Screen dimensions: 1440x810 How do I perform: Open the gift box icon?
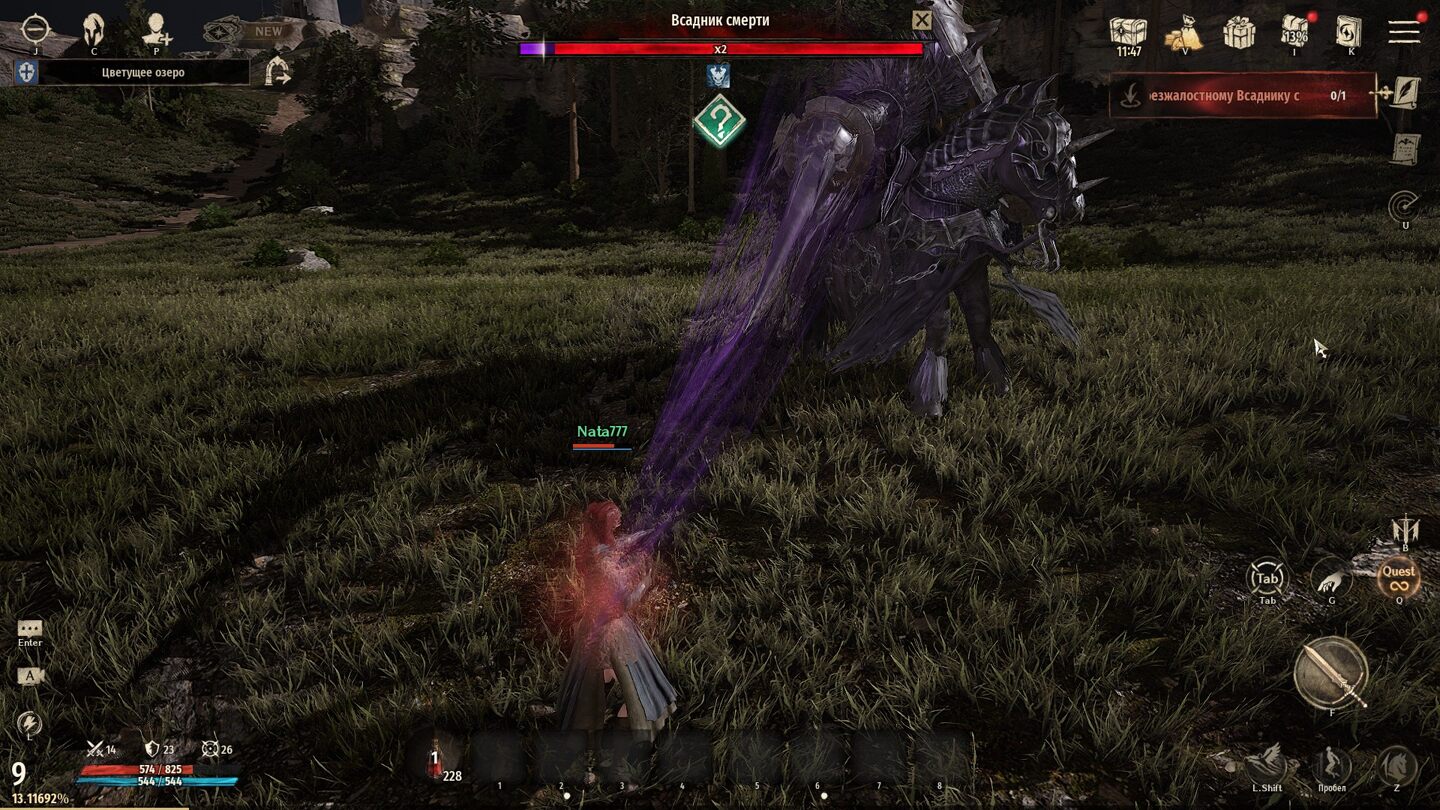tap(1239, 32)
